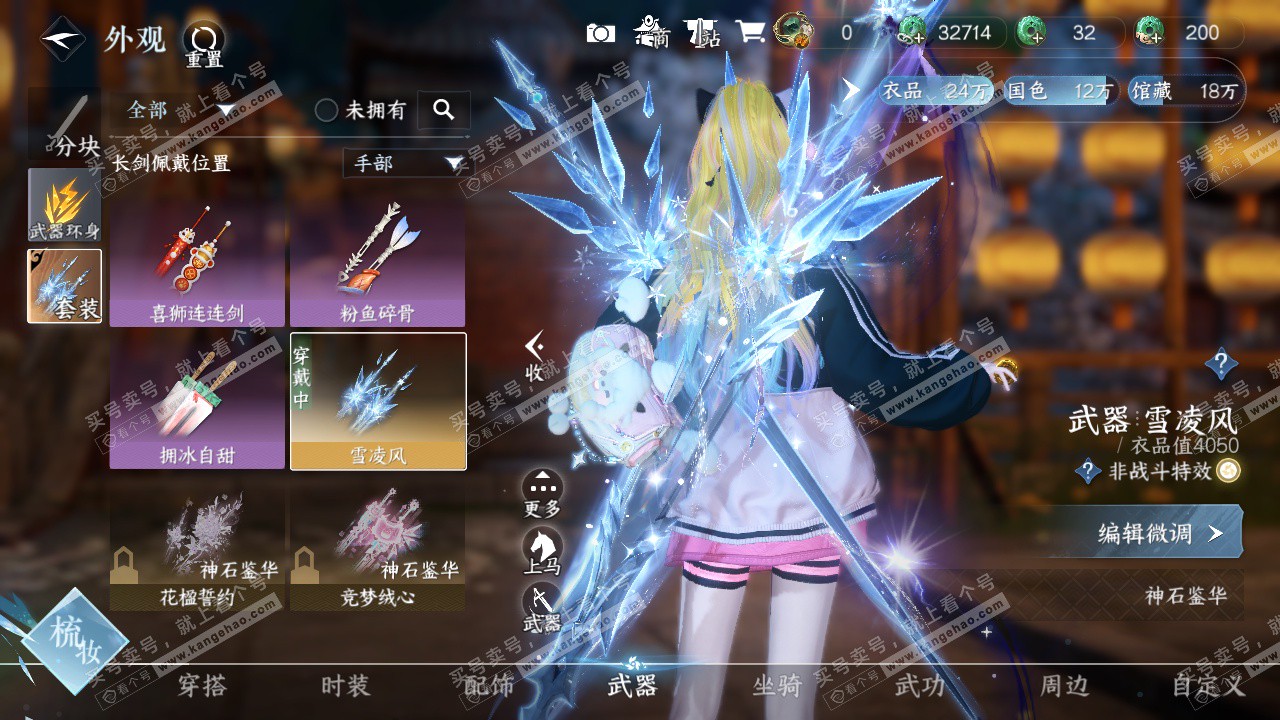Image resolution: width=1280 pixels, height=720 pixels.
Task: Reset appearance with the 重置 button
Action: coord(204,44)
